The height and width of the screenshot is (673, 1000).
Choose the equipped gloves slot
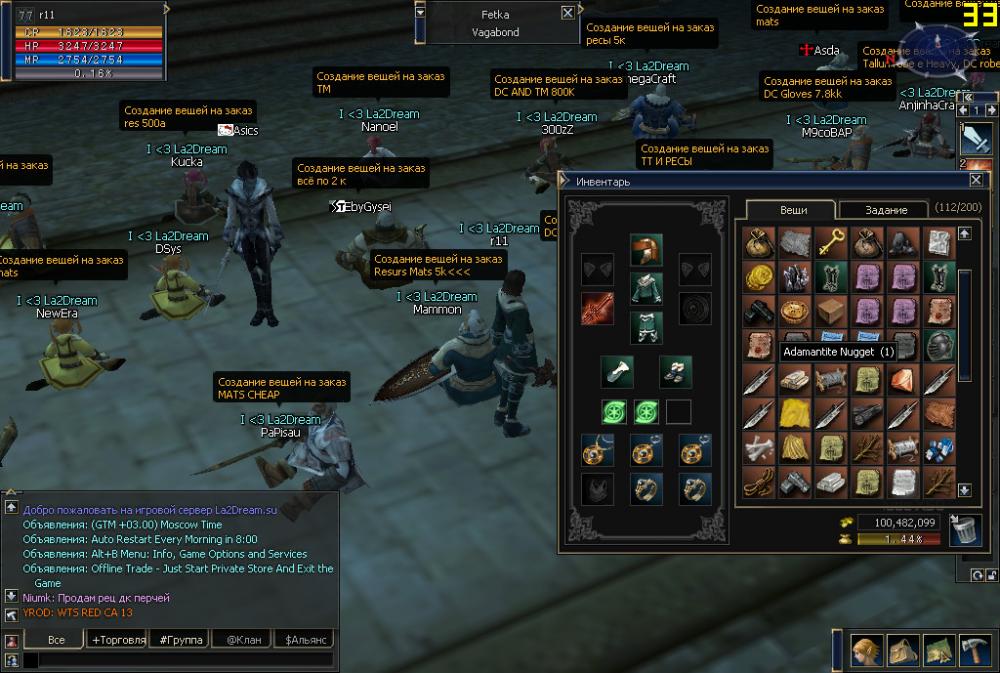(x=615, y=371)
